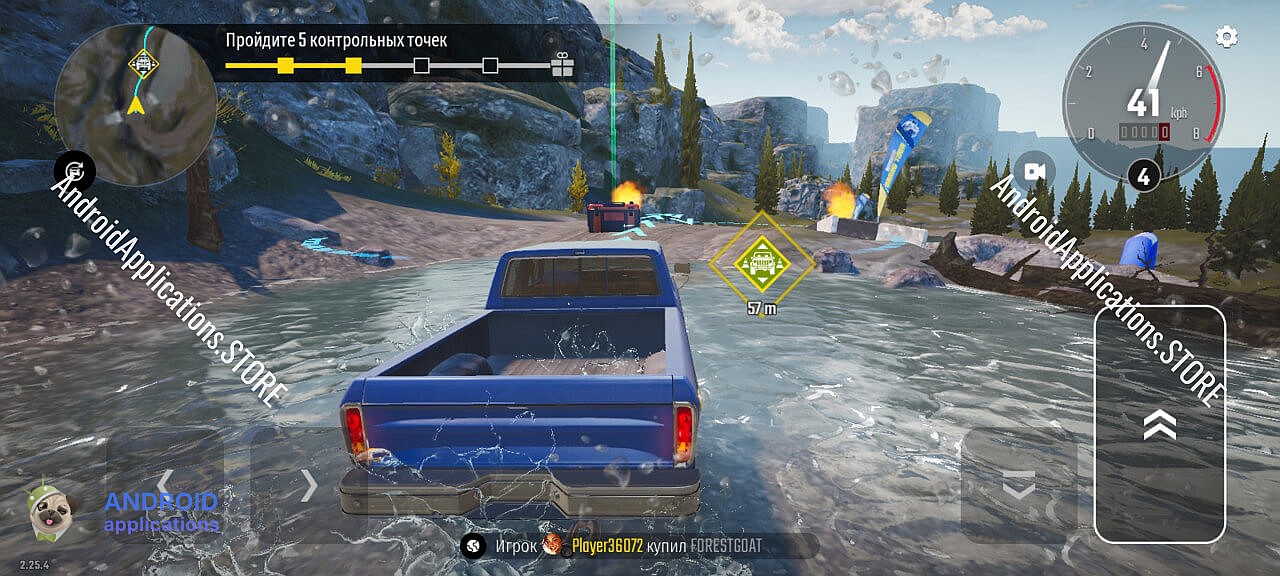Tap the circular minimap

click(x=135, y=105)
